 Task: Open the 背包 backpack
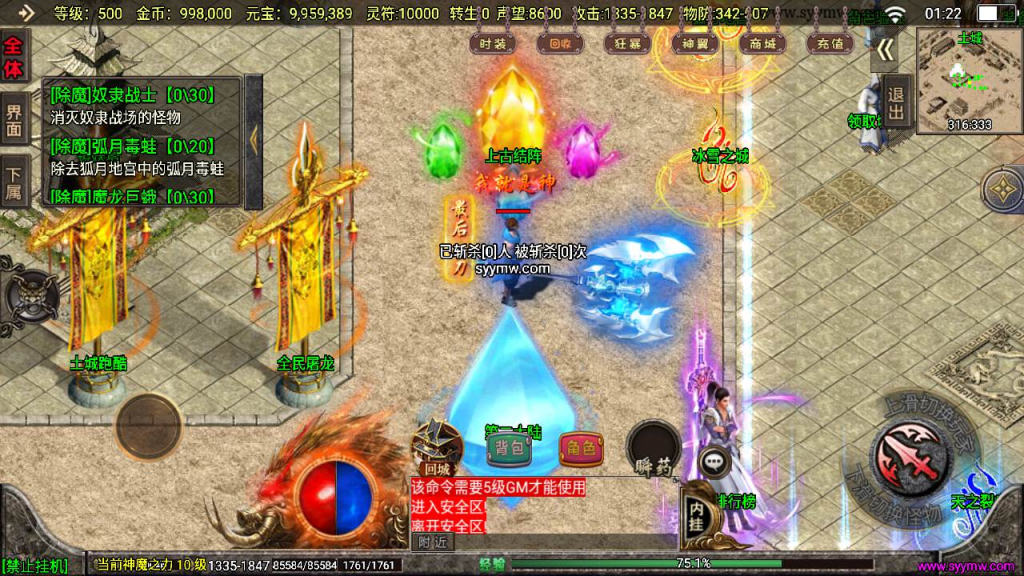pyautogui.click(x=510, y=449)
